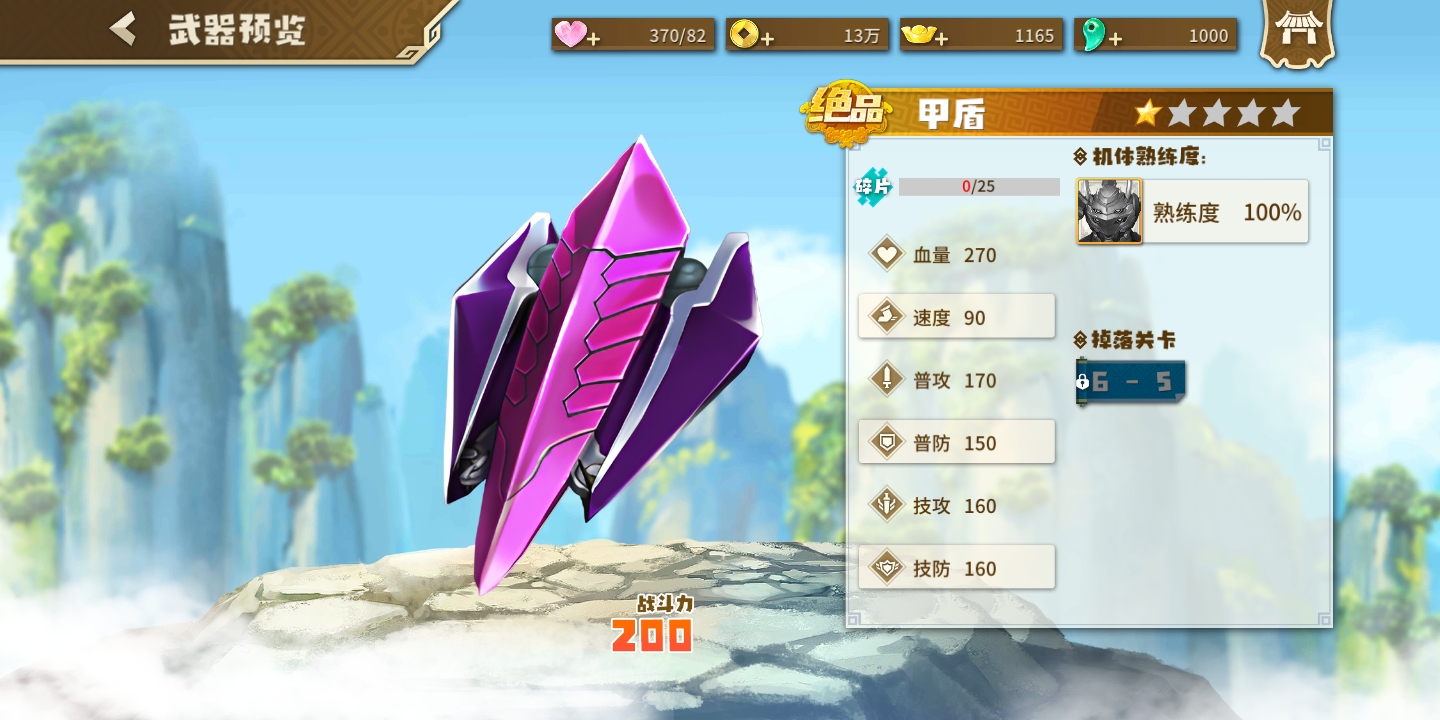Open the home pavilion button
Image resolution: width=1440 pixels, height=720 pixels.
(x=1296, y=32)
